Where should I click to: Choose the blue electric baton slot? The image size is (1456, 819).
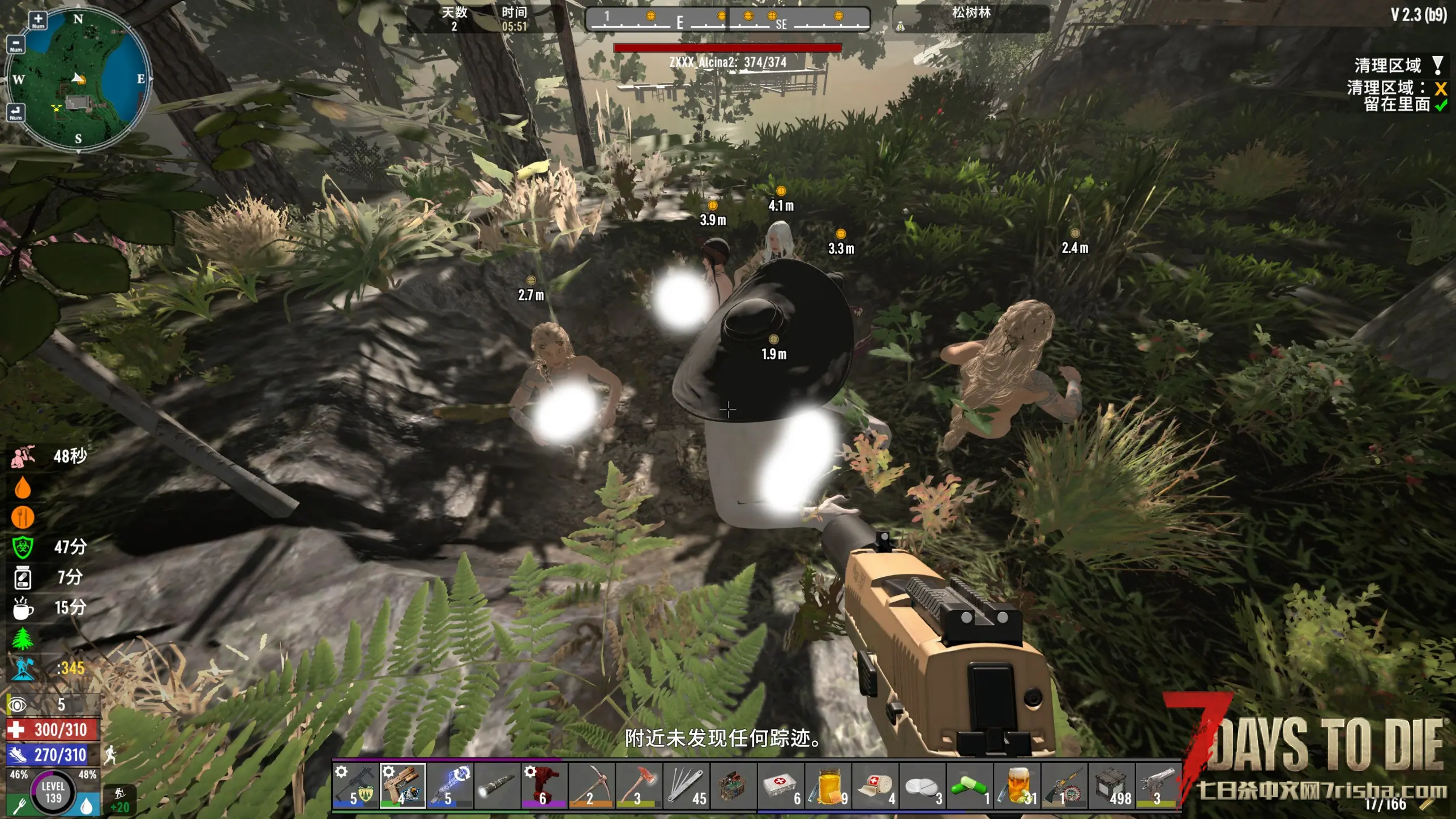click(450, 786)
